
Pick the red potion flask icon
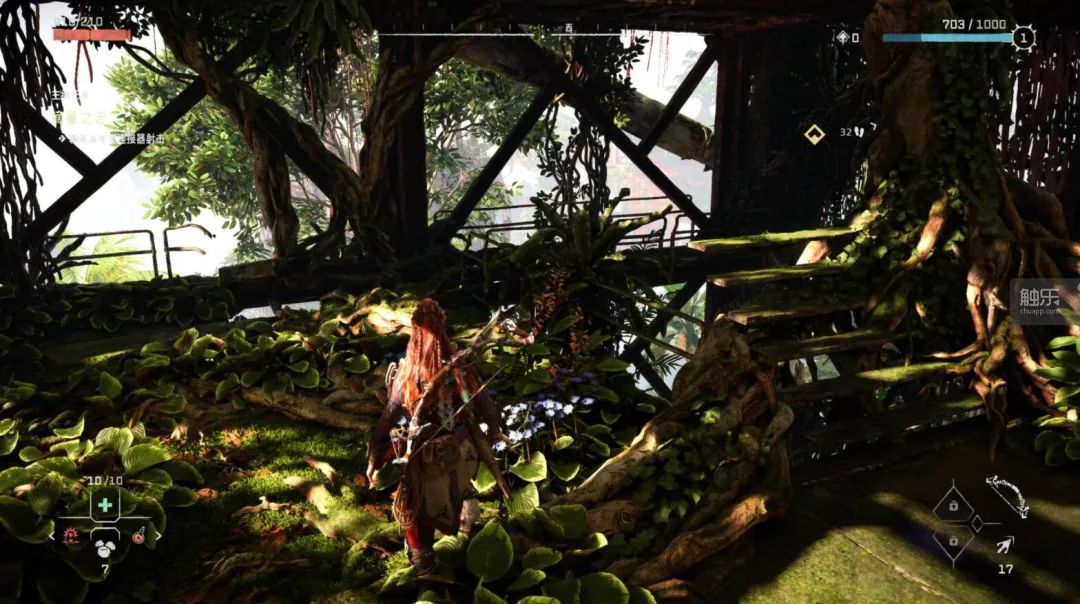click(139, 537)
